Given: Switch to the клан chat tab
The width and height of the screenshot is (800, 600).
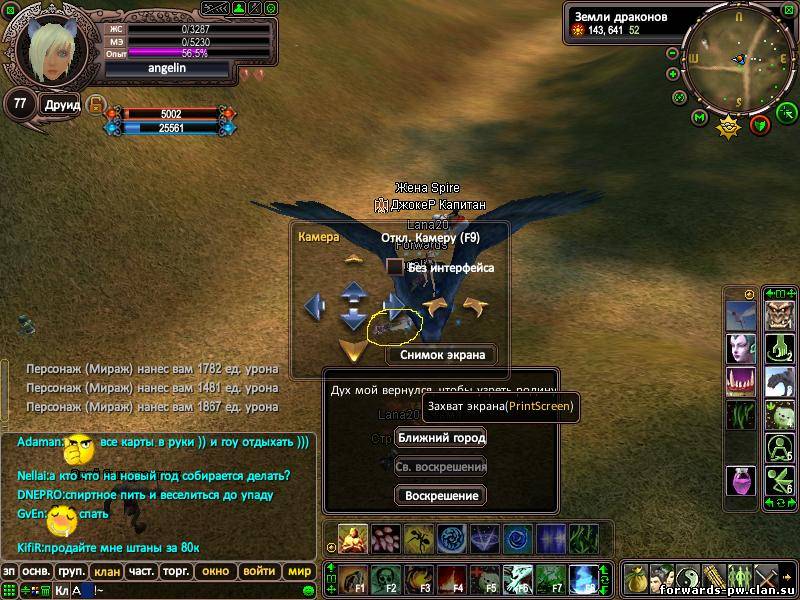Looking at the screenshot, I should pyautogui.click(x=105, y=572).
